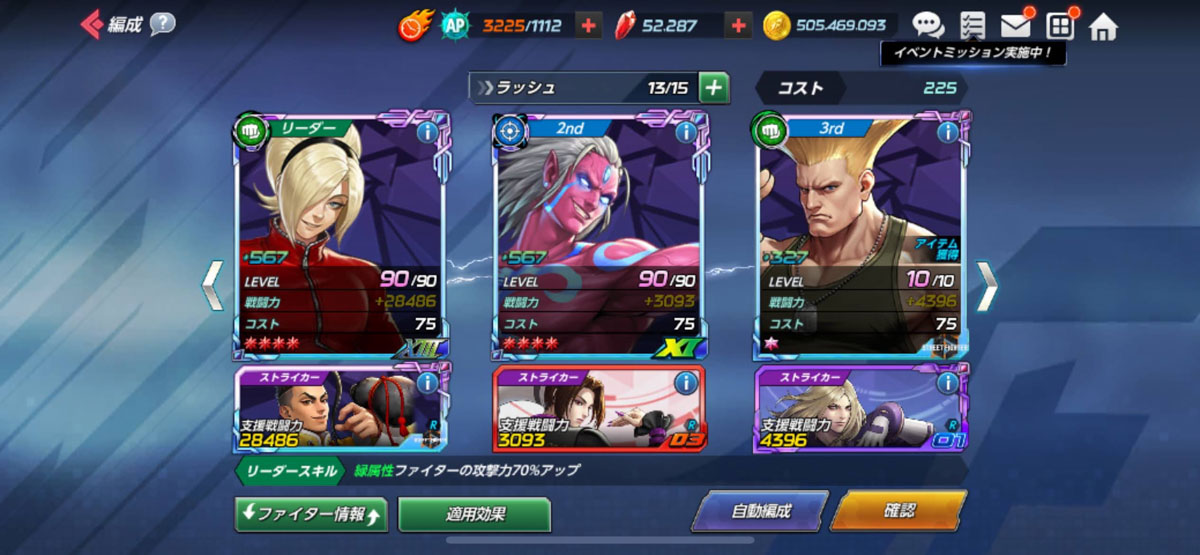
Task: Choose the leader's striker card
Action: [x=340, y=408]
